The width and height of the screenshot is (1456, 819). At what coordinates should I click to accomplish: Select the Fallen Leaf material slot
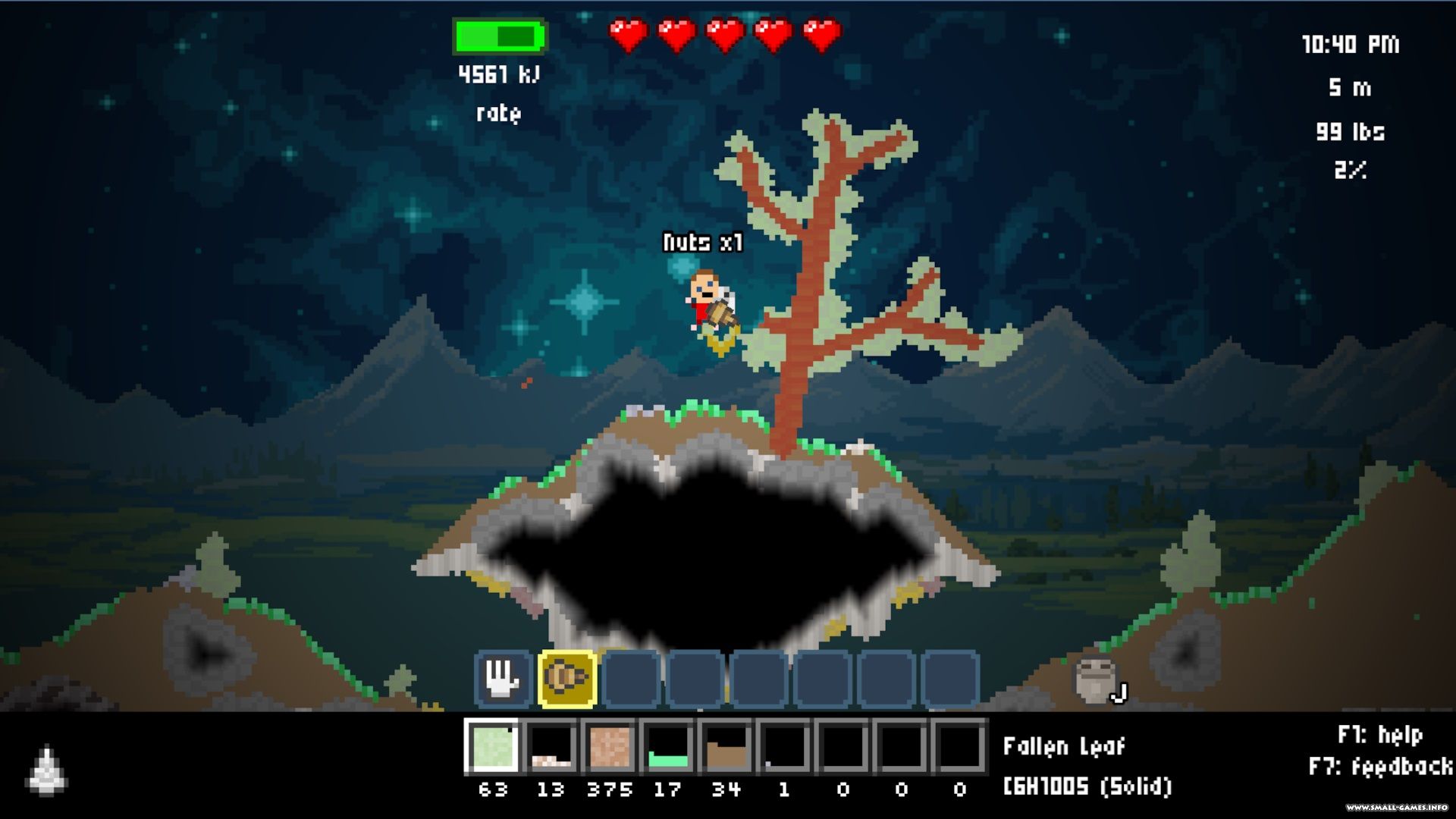(x=493, y=746)
